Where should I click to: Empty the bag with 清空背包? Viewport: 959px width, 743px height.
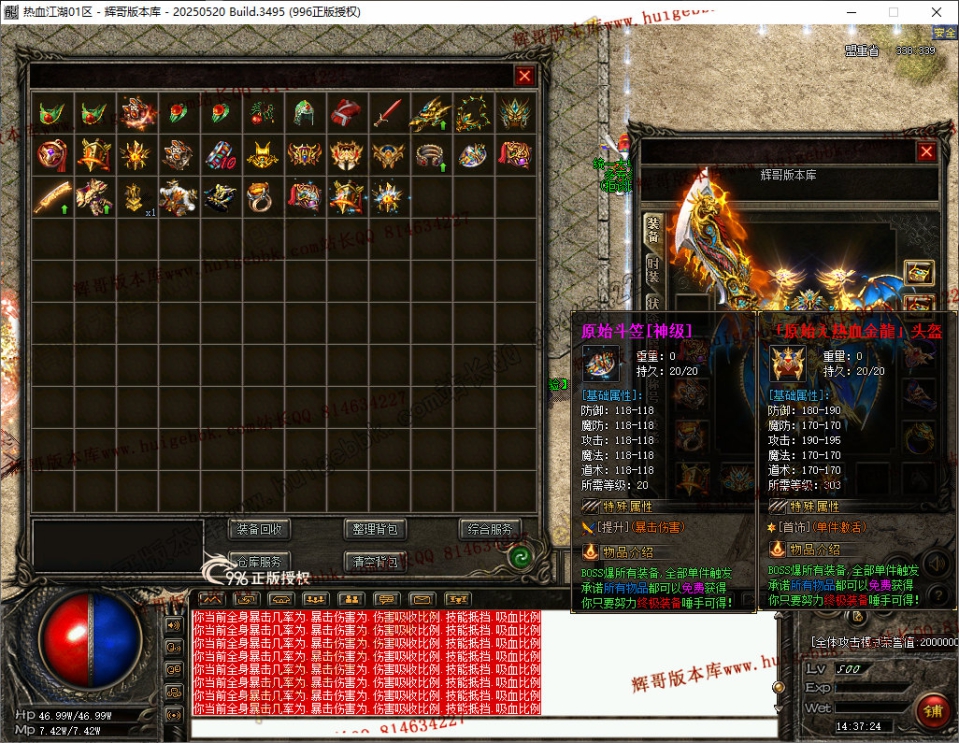pos(375,561)
